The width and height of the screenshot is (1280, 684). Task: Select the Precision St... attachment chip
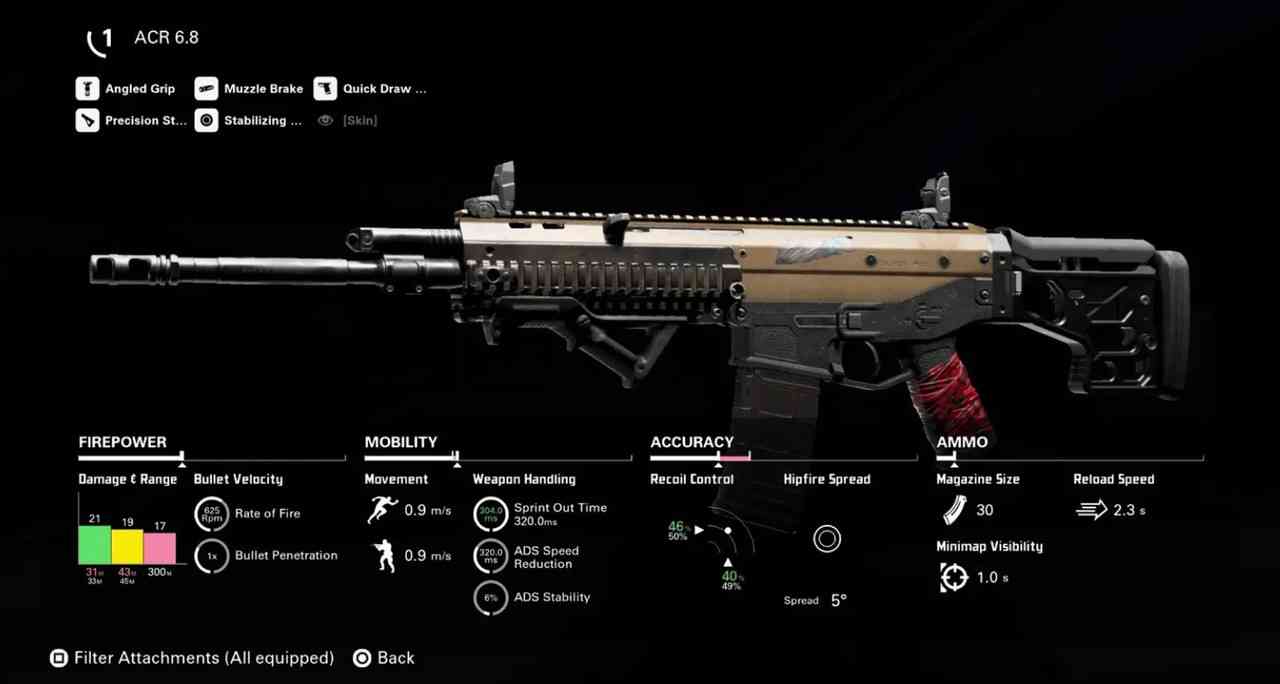click(x=132, y=121)
